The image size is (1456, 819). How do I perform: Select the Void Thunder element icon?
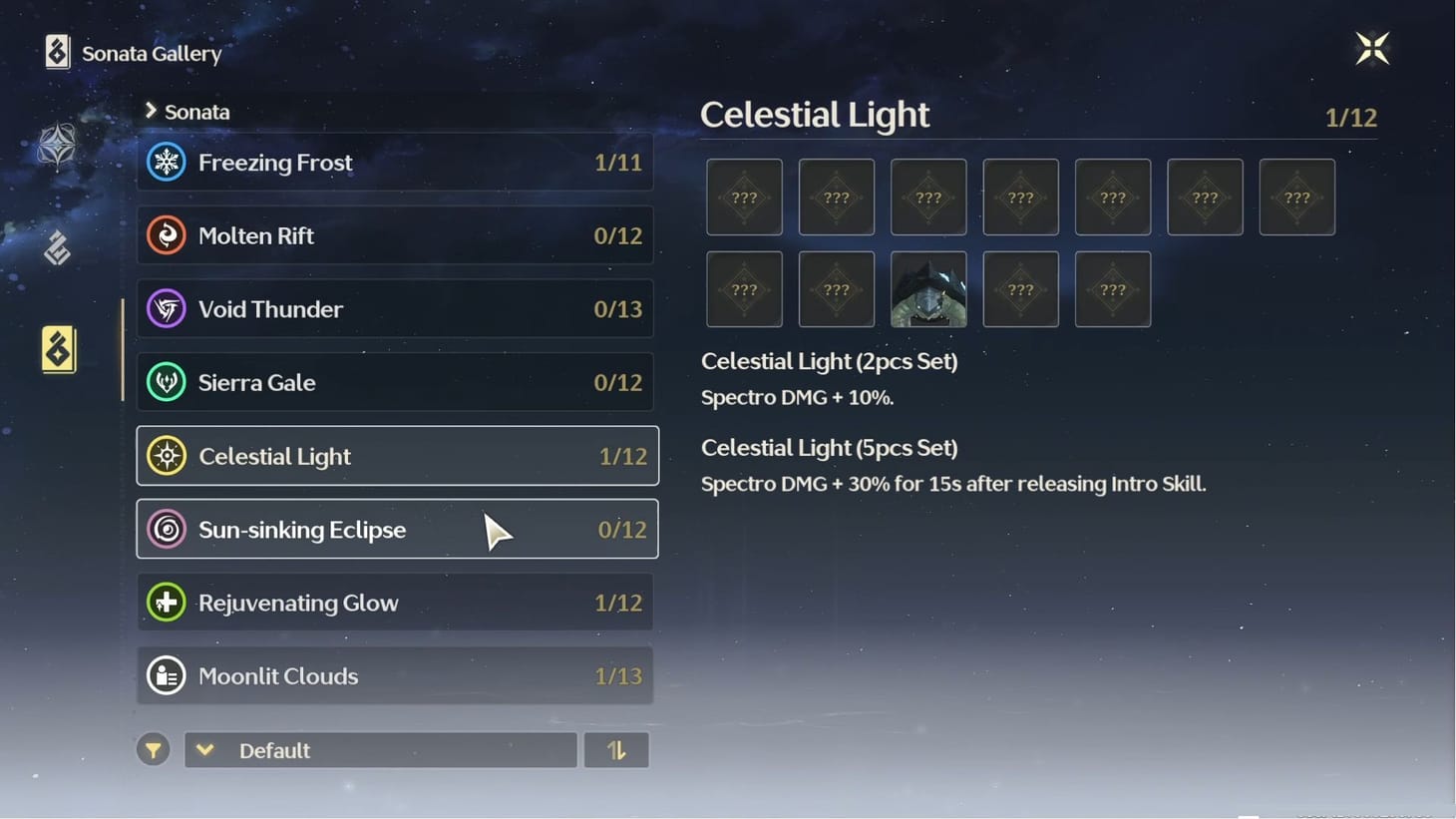point(167,309)
